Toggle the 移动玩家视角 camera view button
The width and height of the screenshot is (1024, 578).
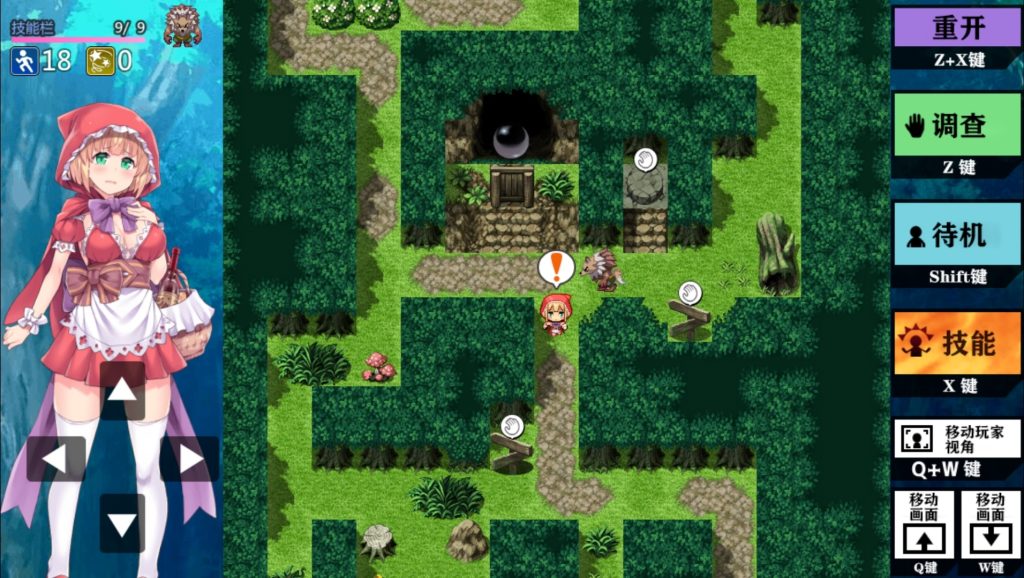click(x=957, y=438)
